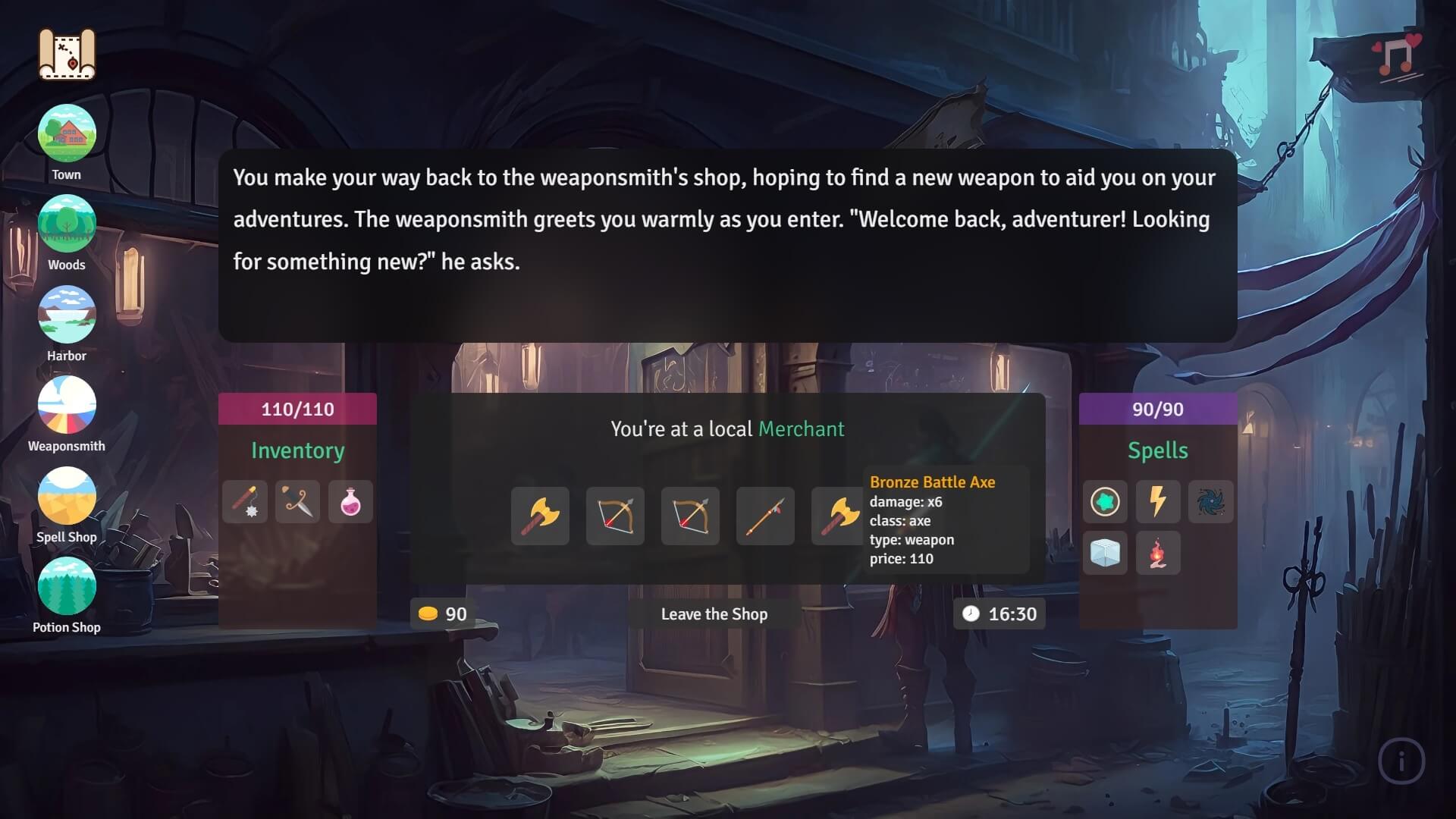Travel to the Woods via sidebar icon

[x=66, y=224]
